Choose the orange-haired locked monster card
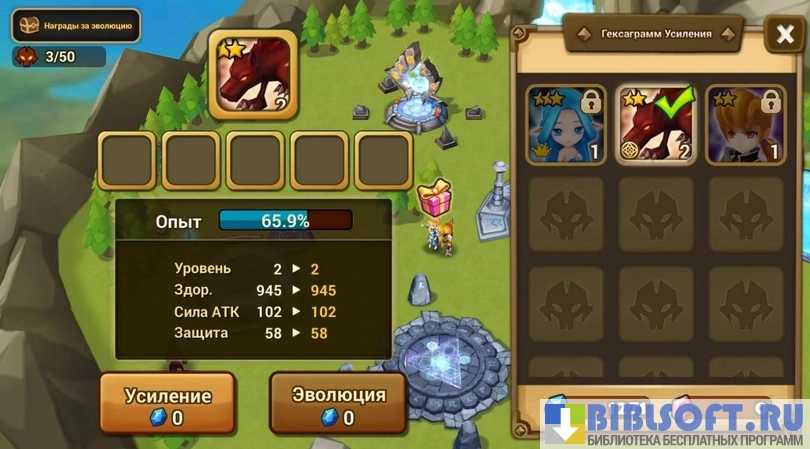 pos(745,125)
